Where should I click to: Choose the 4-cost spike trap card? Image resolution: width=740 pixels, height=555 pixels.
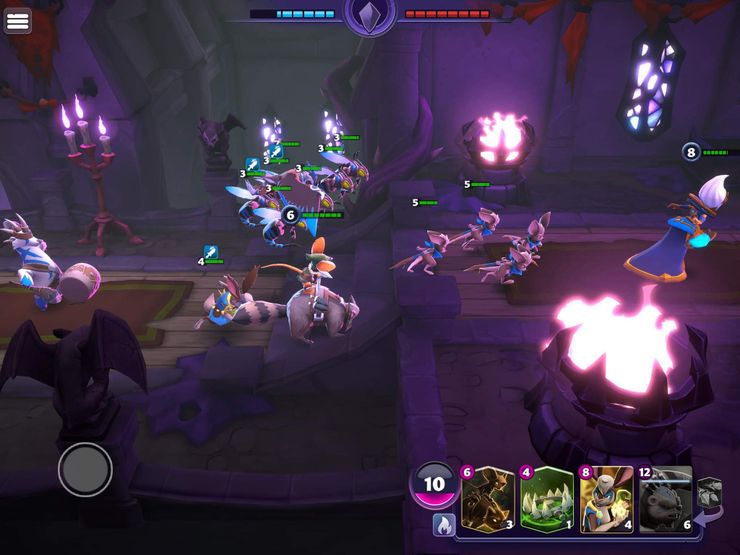click(546, 498)
